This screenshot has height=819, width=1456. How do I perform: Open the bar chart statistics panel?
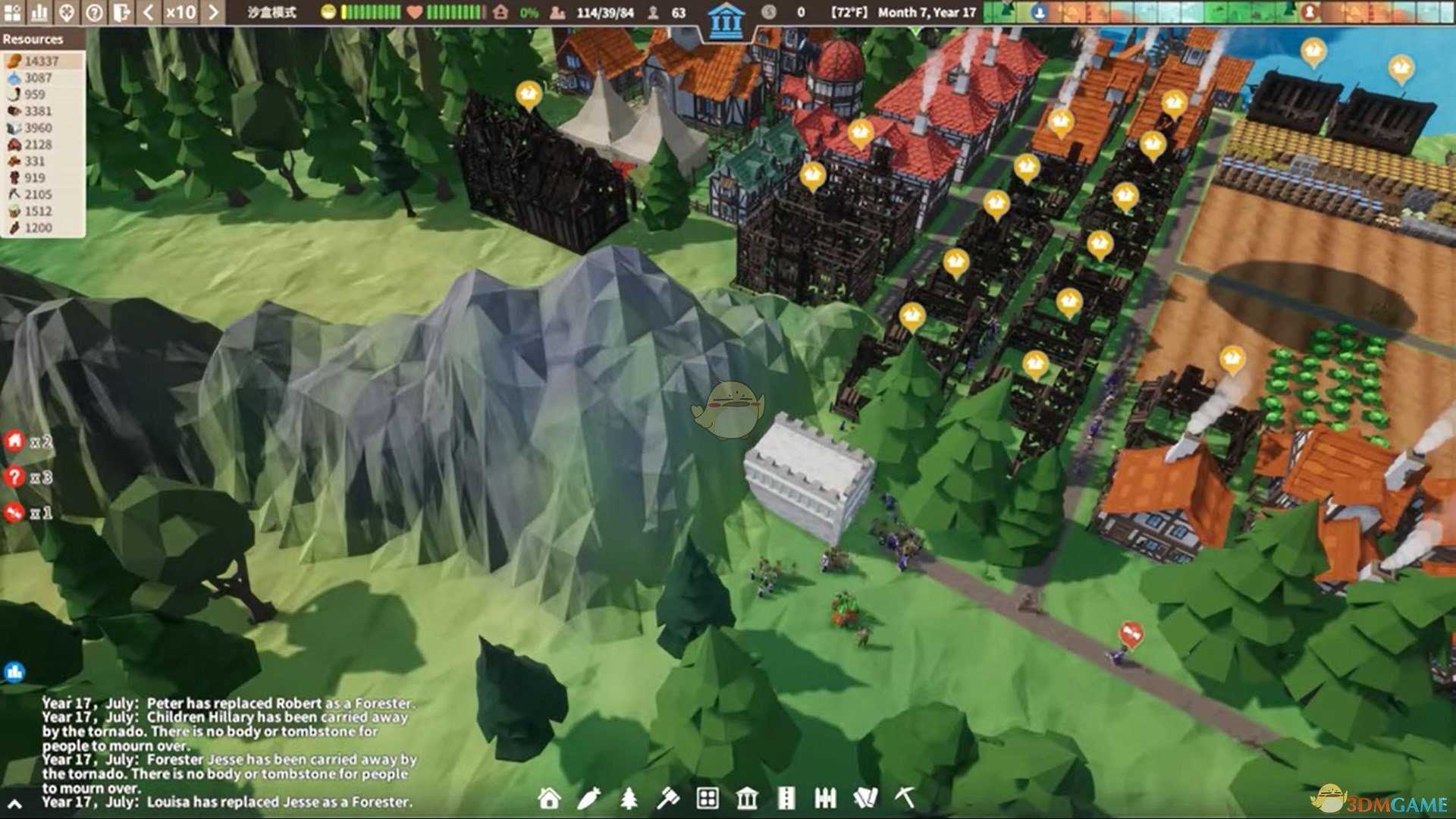pos(39,12)
